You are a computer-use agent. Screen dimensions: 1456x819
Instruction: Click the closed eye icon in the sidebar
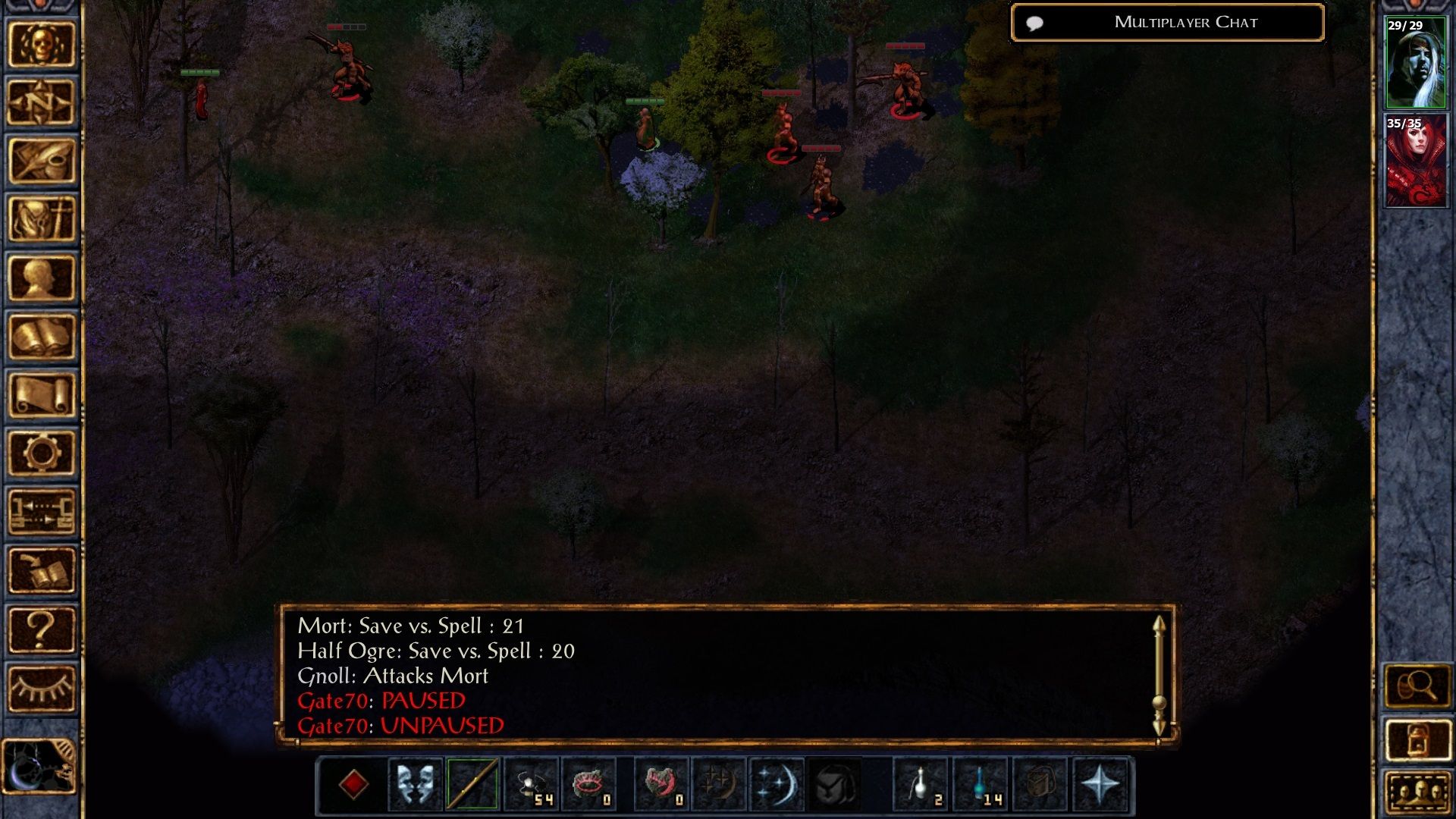(42, 688)
